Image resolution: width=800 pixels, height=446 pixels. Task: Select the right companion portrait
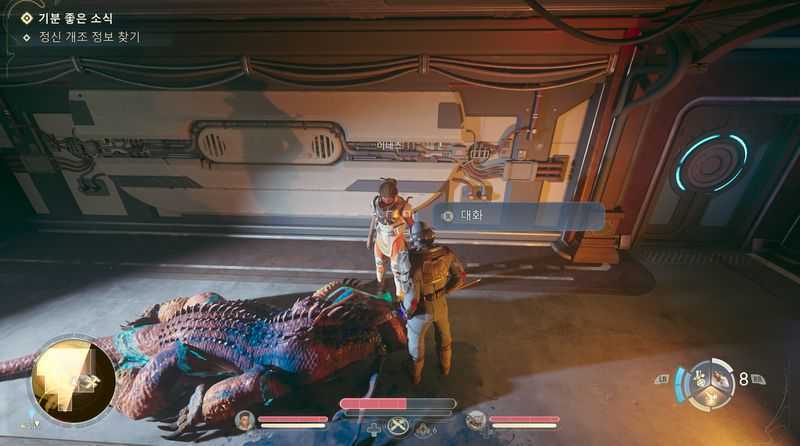(x=476, y=420)
